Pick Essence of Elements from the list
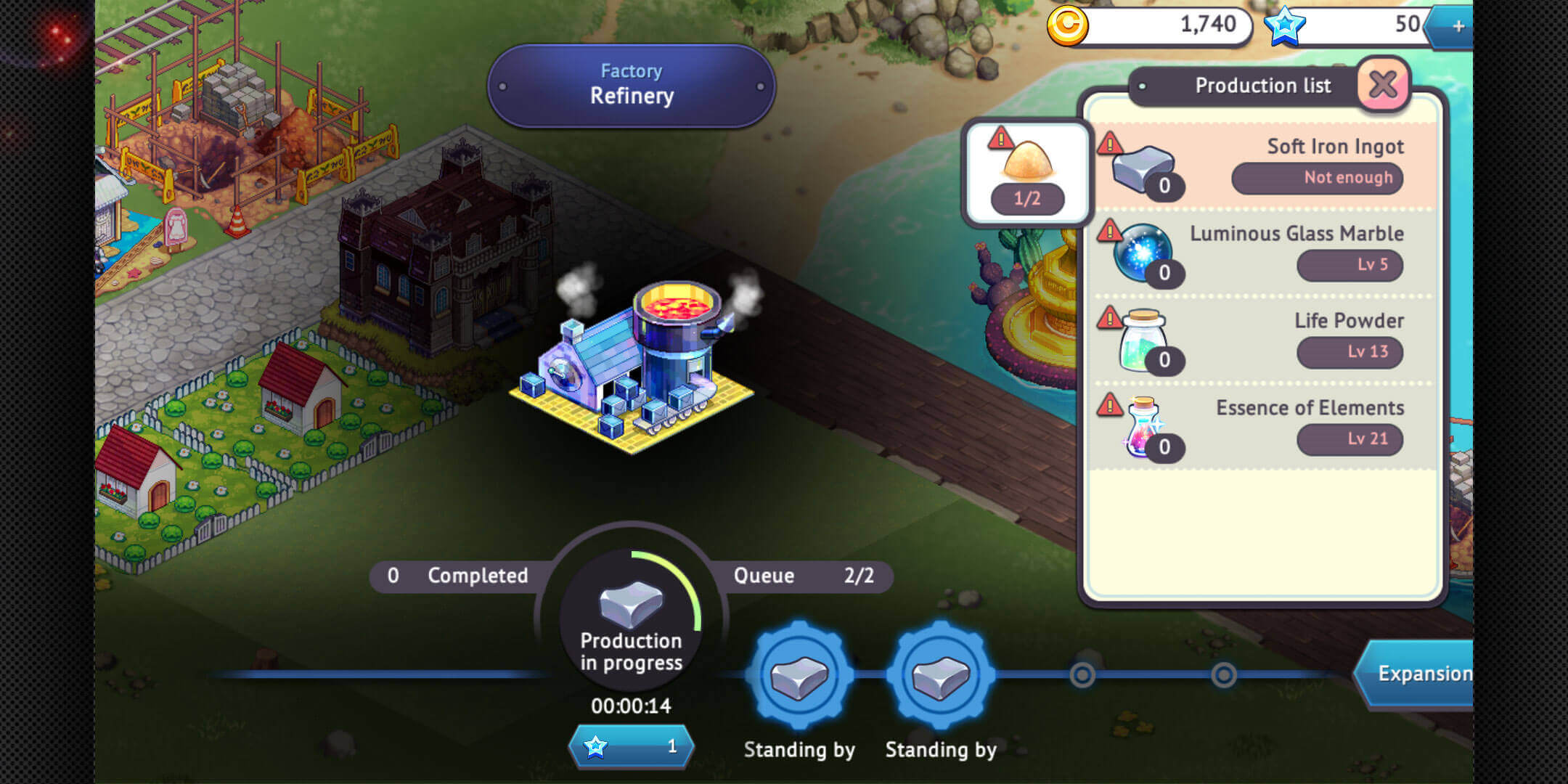1568x784 pixels. (x=1263, y=428)
